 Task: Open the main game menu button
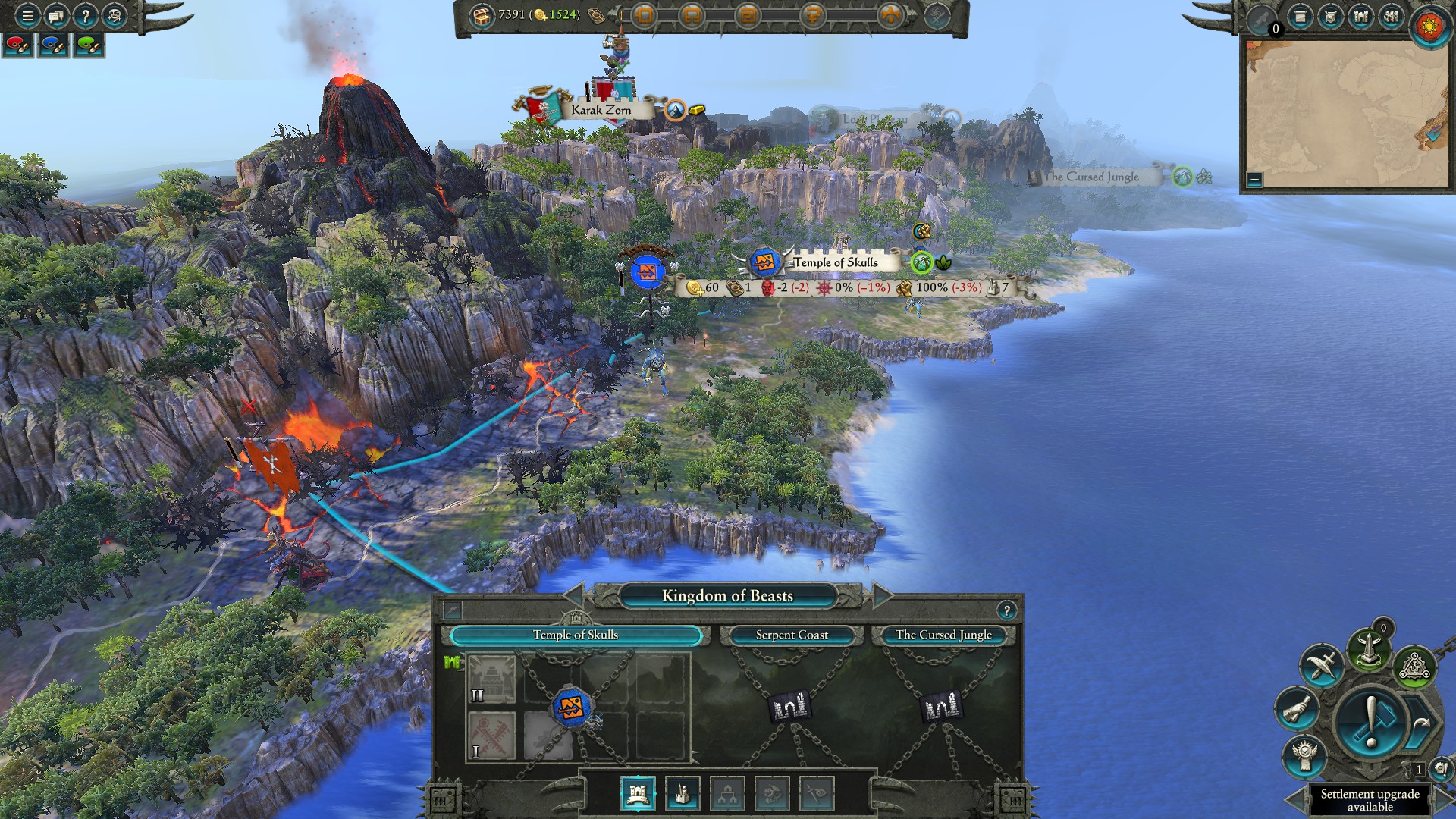point(27,15)
